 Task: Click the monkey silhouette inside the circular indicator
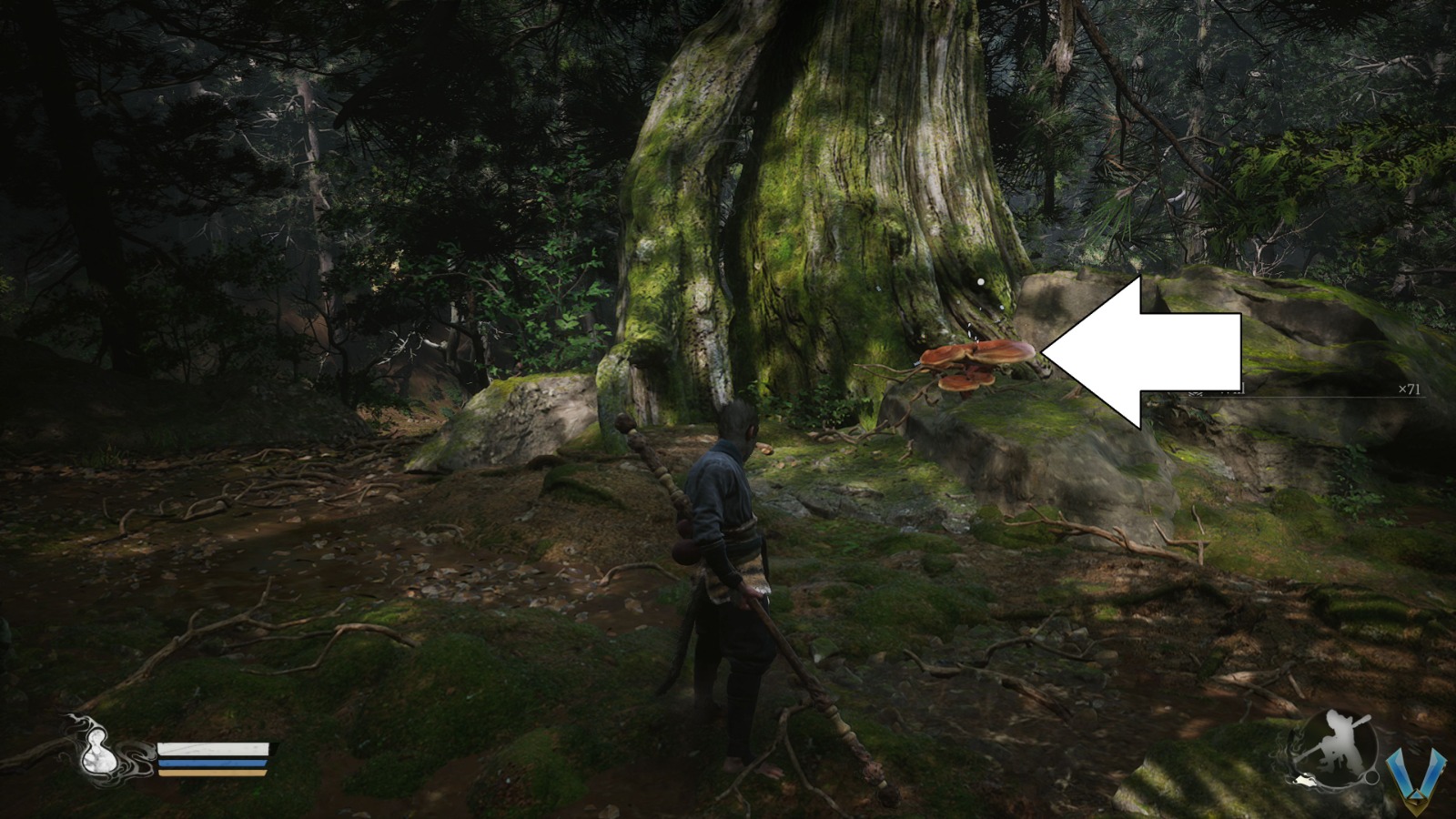coord(1334,739)
